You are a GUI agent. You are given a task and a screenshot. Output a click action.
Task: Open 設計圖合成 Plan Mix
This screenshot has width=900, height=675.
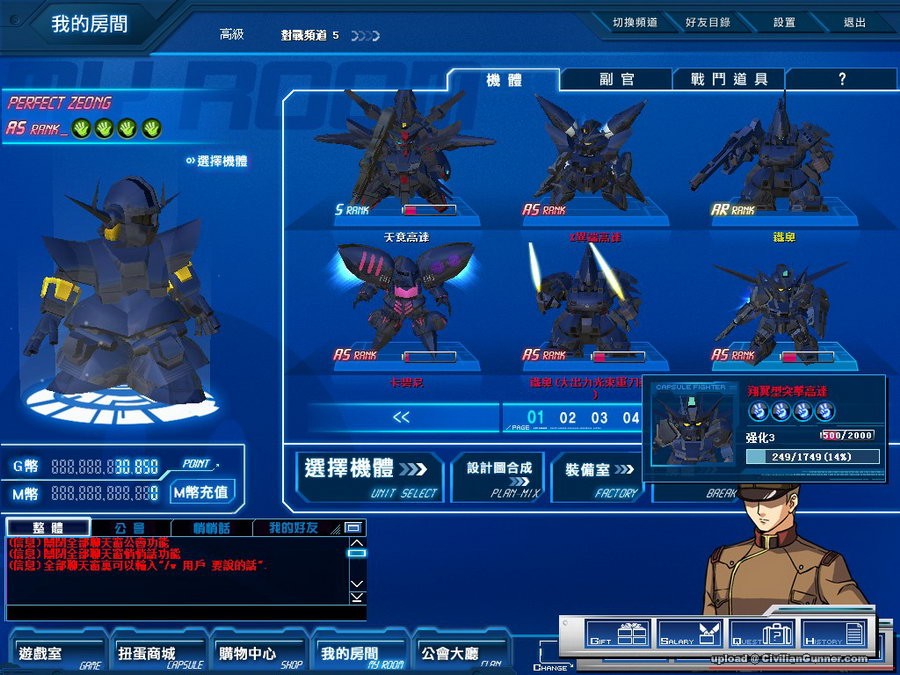505,474
